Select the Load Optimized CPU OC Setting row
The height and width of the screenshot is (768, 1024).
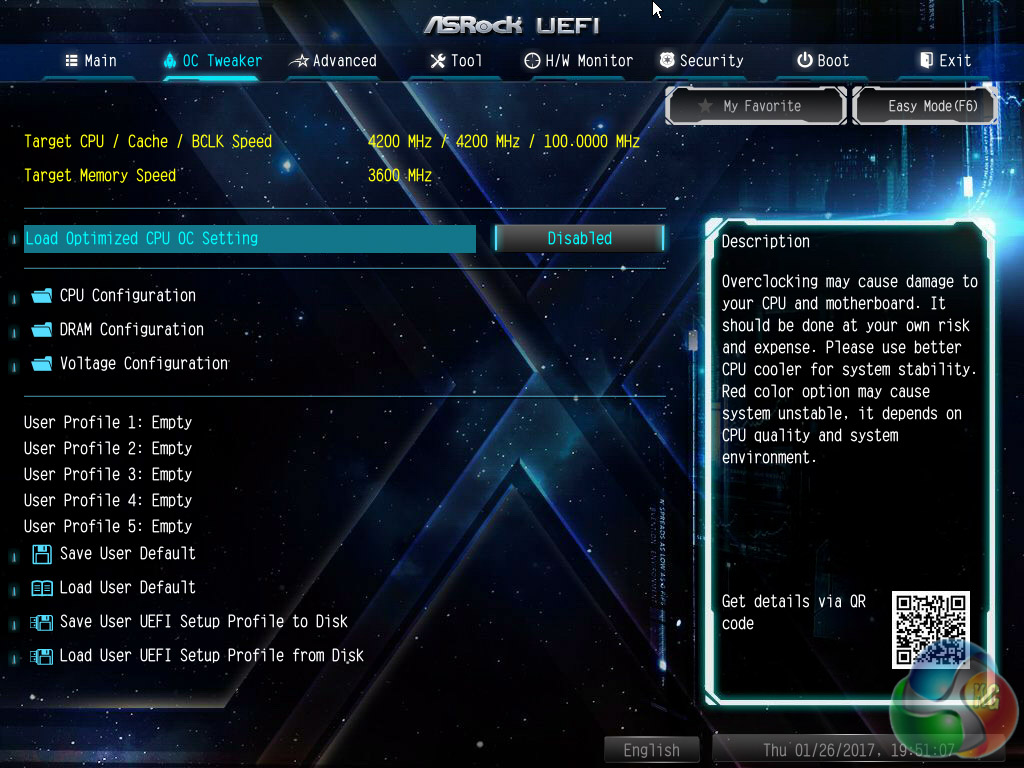click(248, 239)
